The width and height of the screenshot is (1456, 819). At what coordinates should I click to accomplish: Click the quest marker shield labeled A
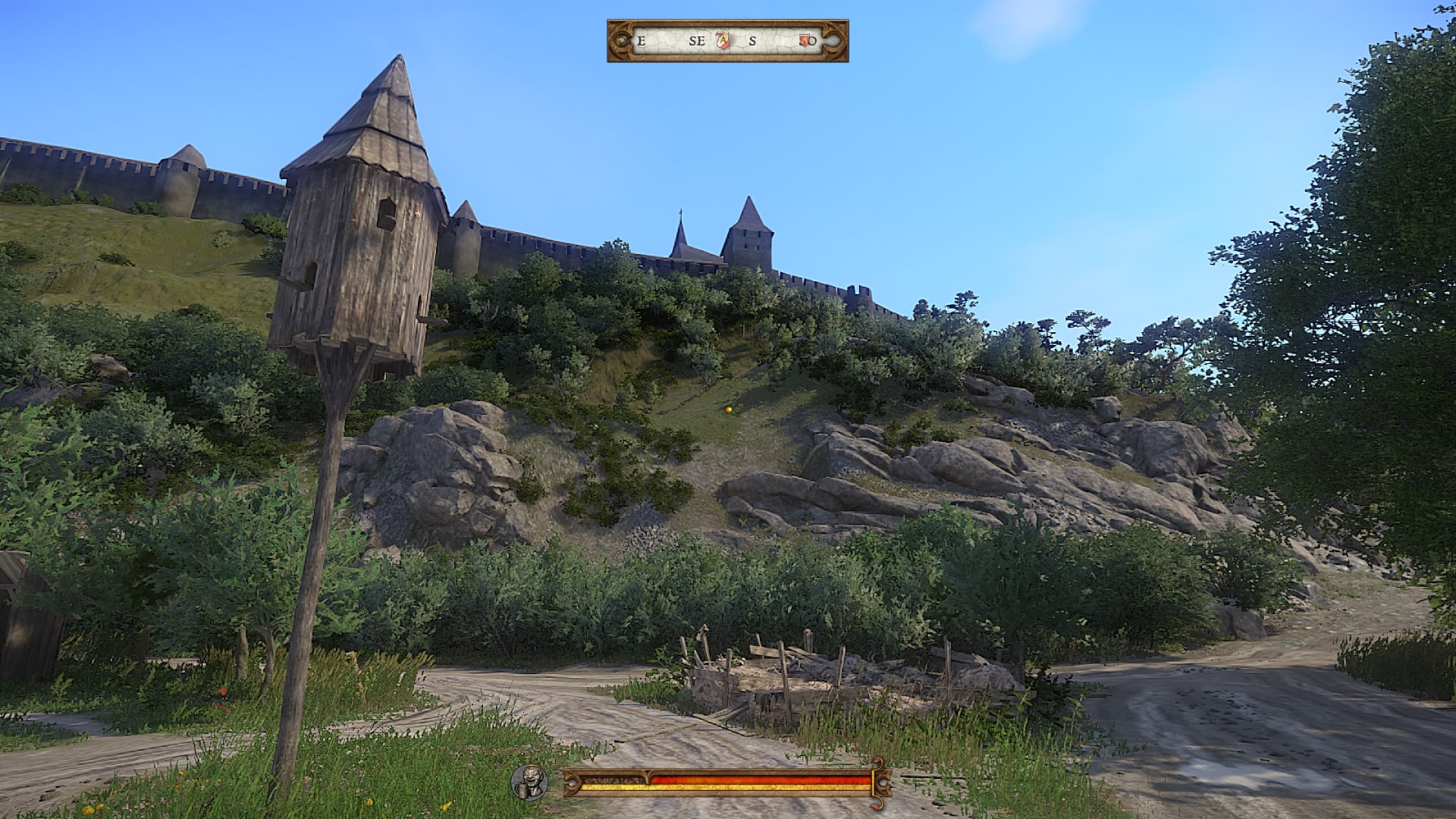[x=723, y=41]
